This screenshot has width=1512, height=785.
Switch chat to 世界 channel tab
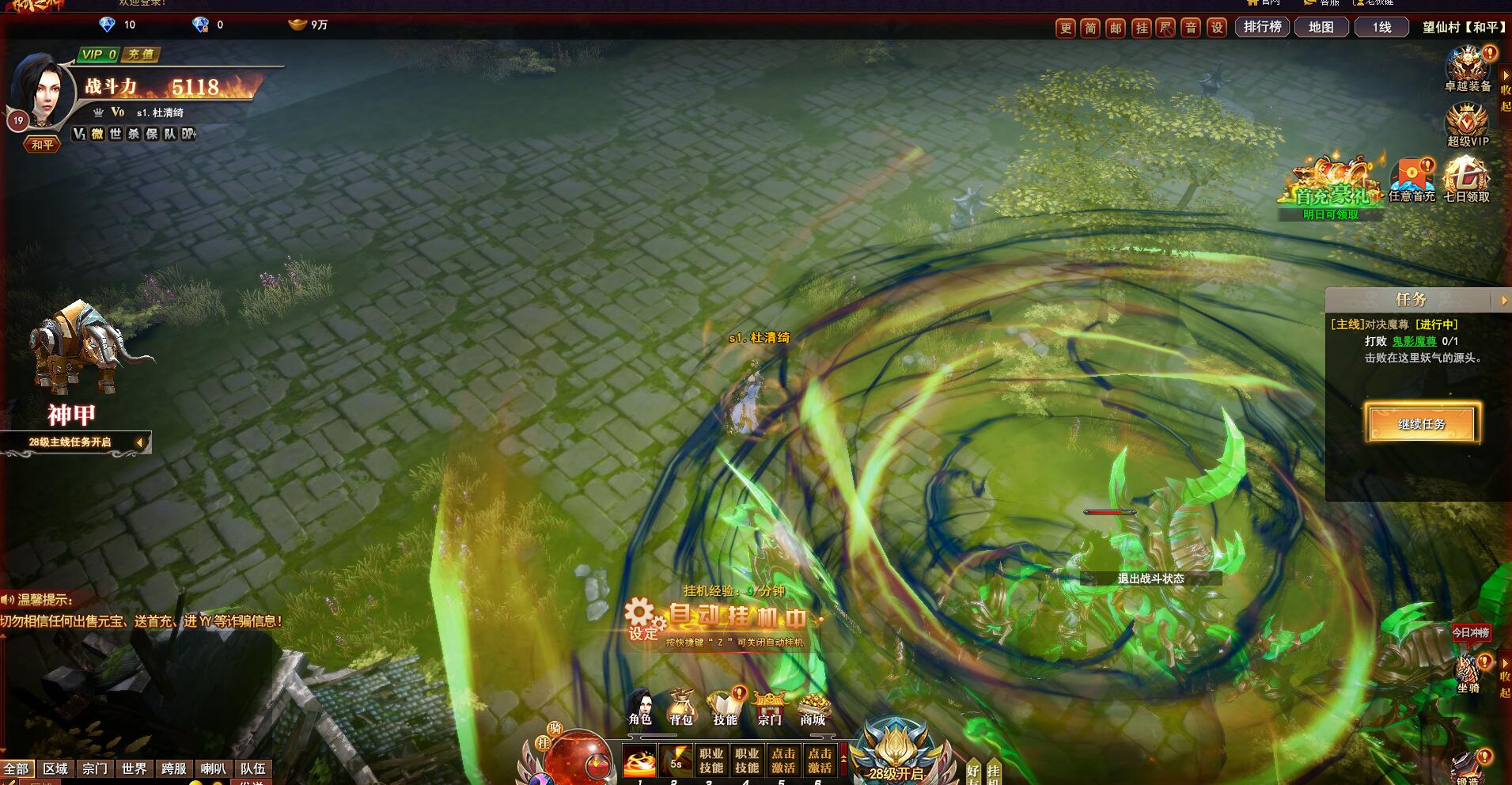coord(134,768)
